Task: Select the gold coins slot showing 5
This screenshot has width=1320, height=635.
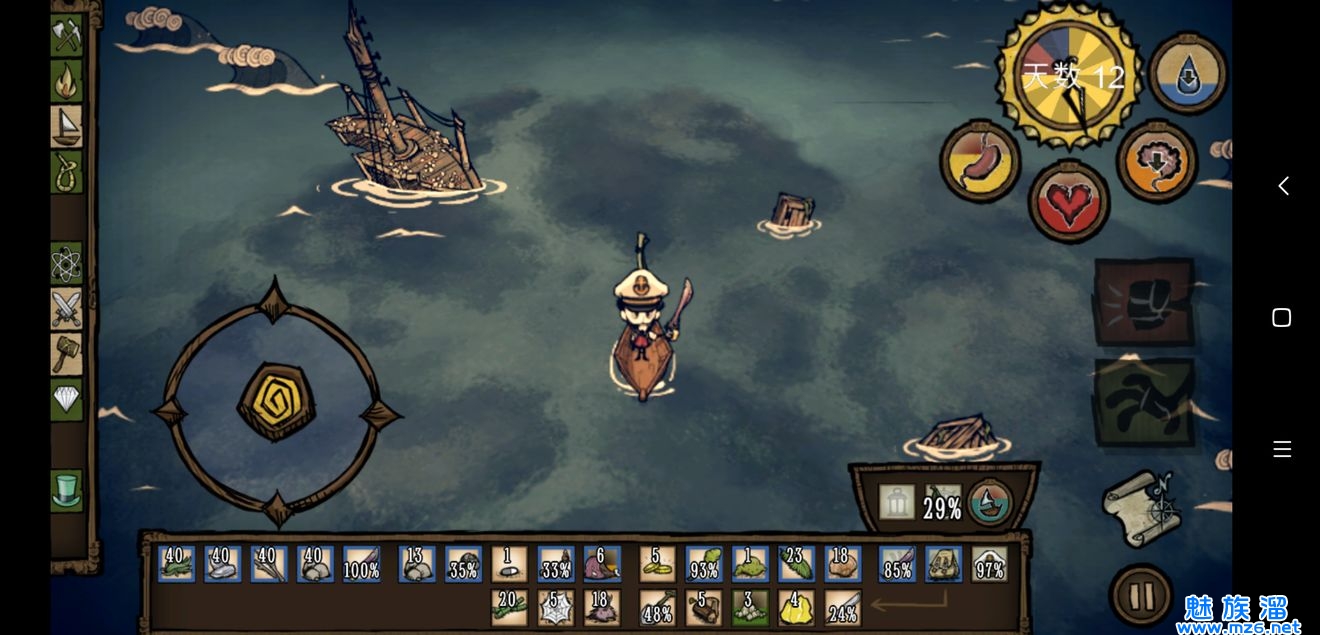Action: coord(657,565)
